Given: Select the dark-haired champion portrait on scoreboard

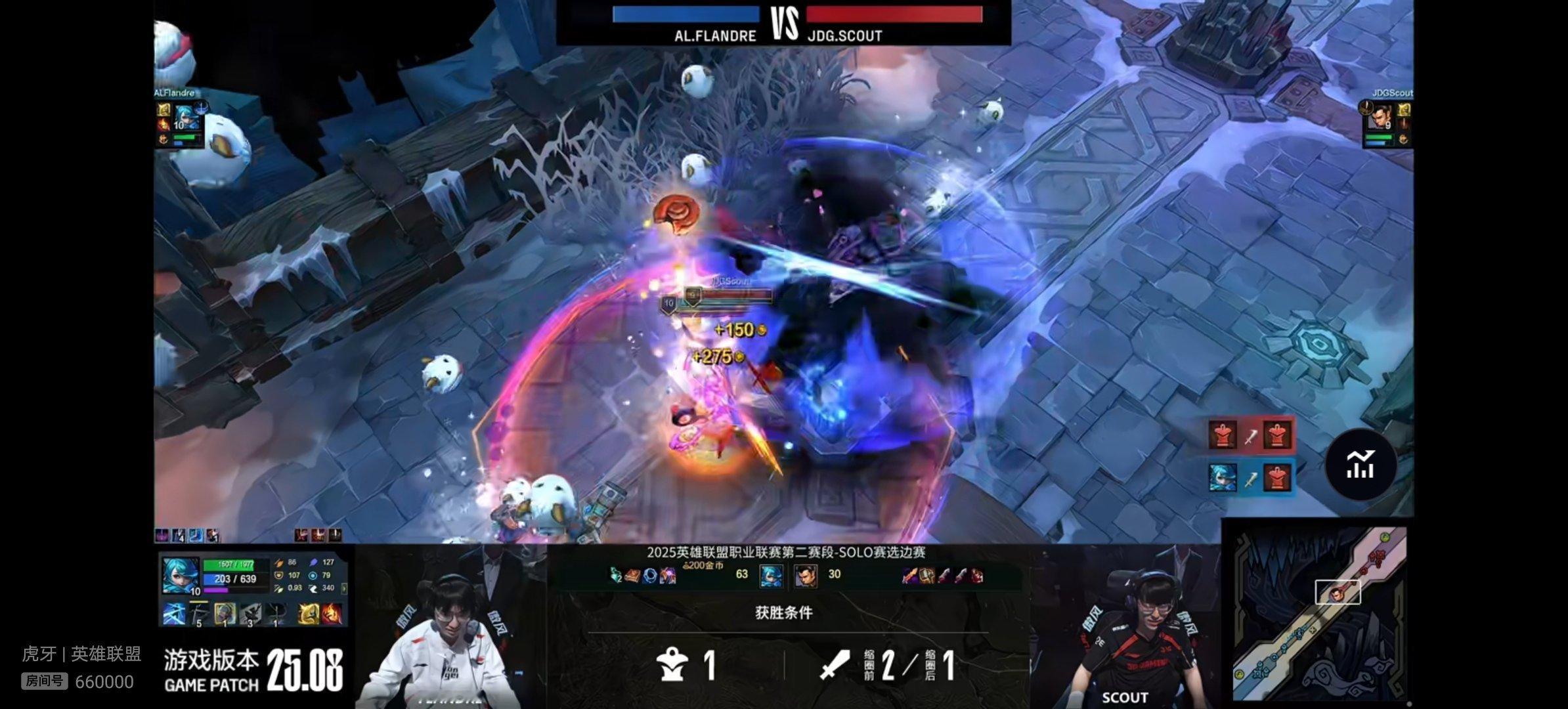Looking at the screenshot, I should [805, 575].
